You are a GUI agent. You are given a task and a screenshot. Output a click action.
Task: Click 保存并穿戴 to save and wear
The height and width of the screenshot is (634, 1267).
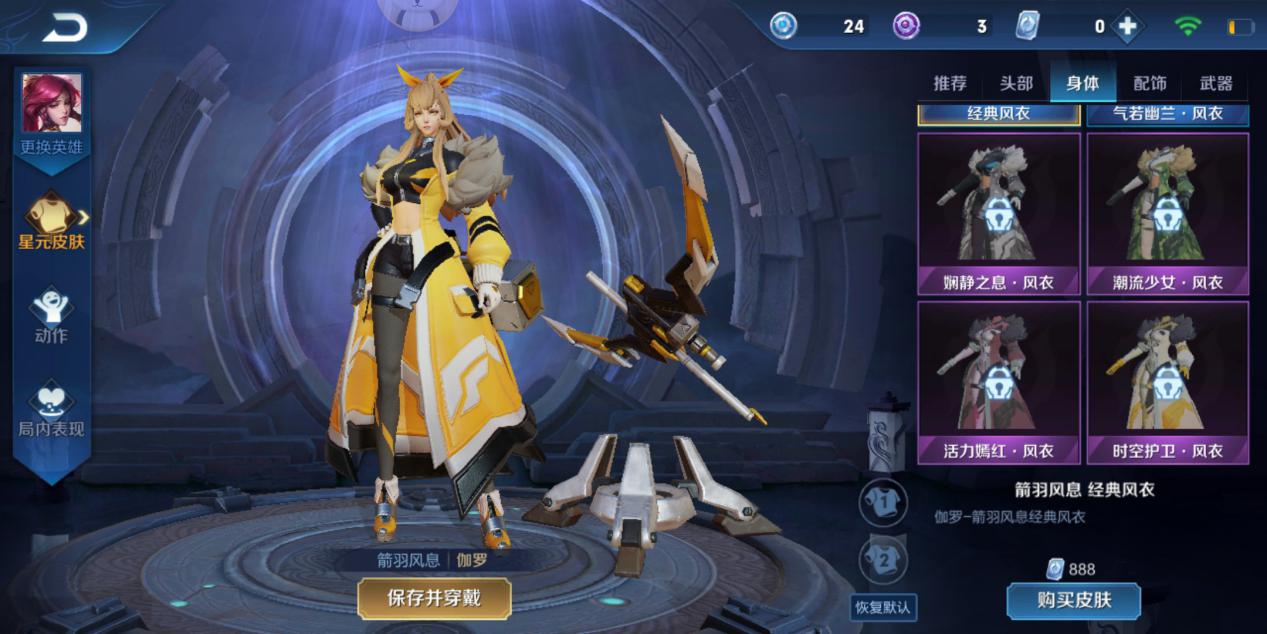(434, 598)
